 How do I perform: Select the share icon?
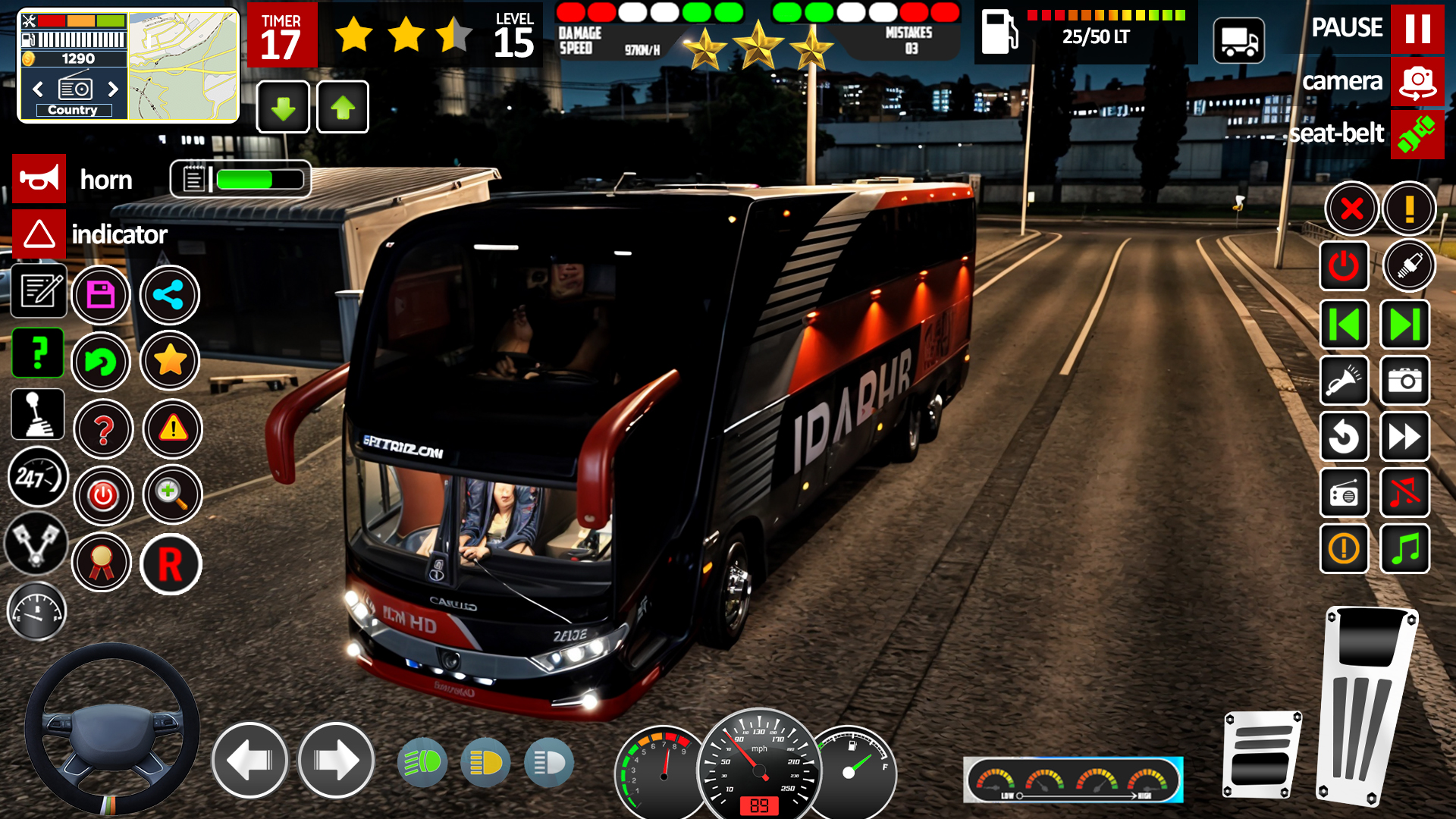pyautogui.click(x=170, y=295)
